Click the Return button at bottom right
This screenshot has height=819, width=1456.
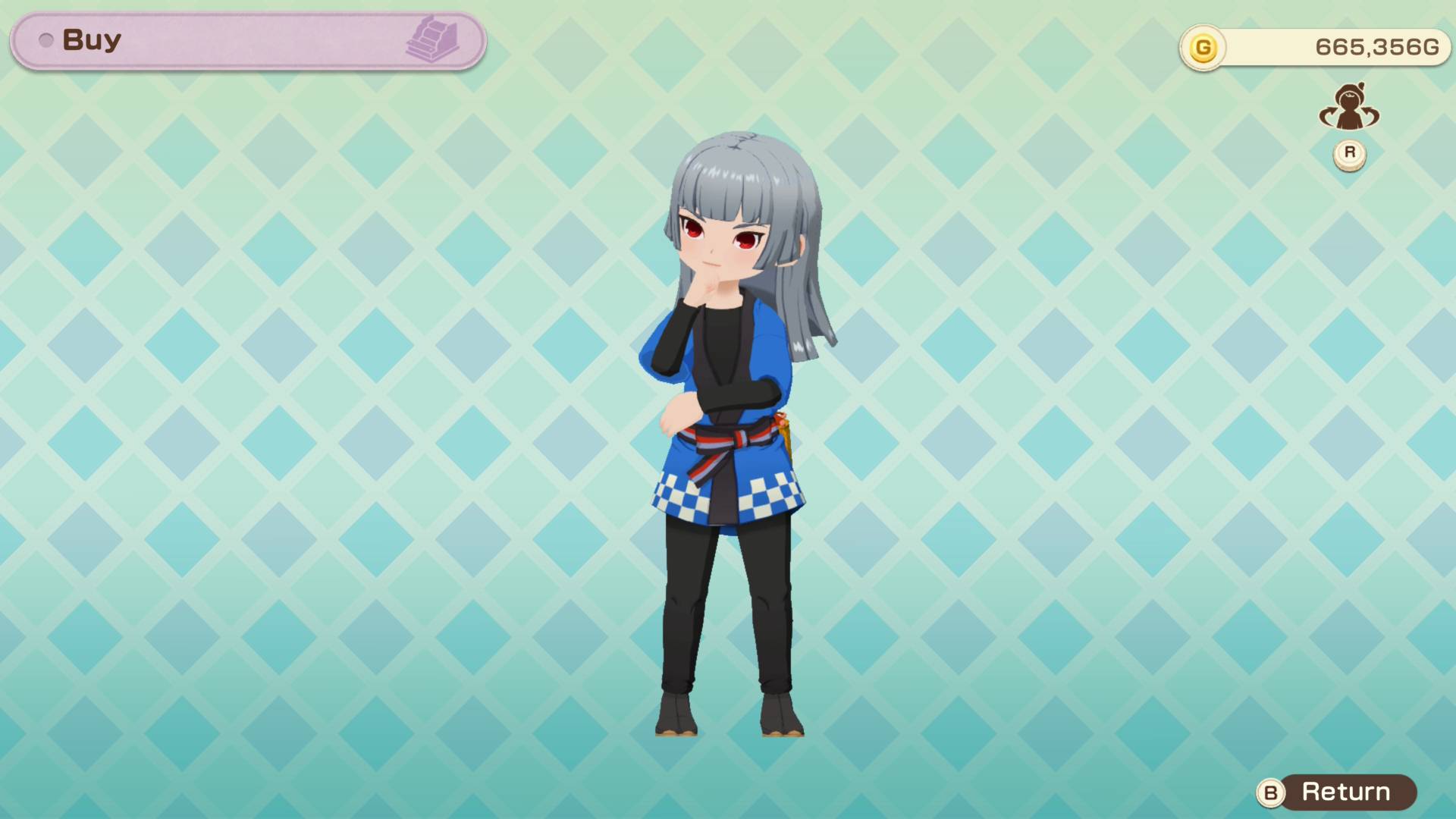[x=1346, y=792]
